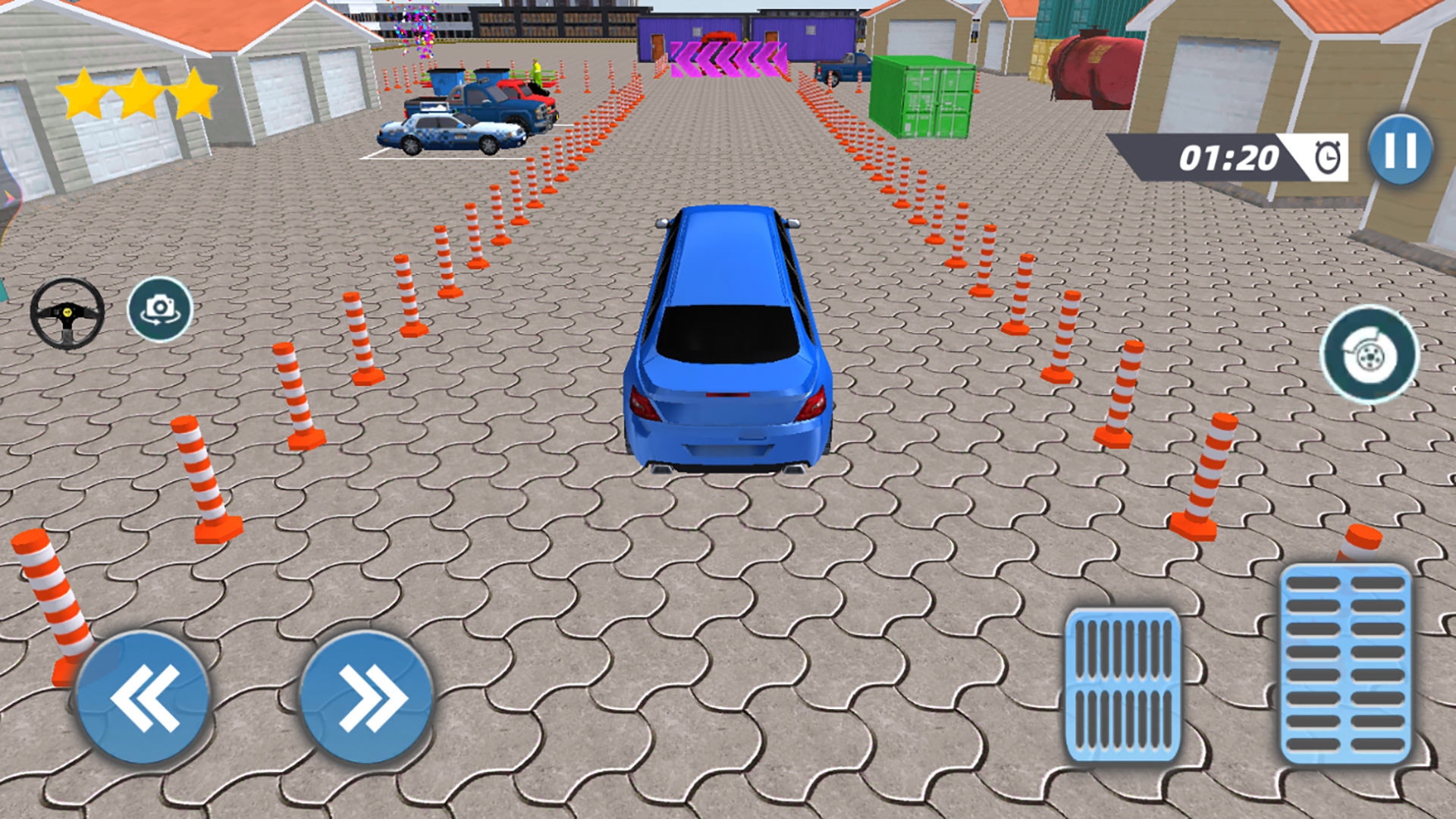Tap the steering wheel control icon
Image resolution: width=1456 pixels, height=819 pixels.
coord(67,313)
